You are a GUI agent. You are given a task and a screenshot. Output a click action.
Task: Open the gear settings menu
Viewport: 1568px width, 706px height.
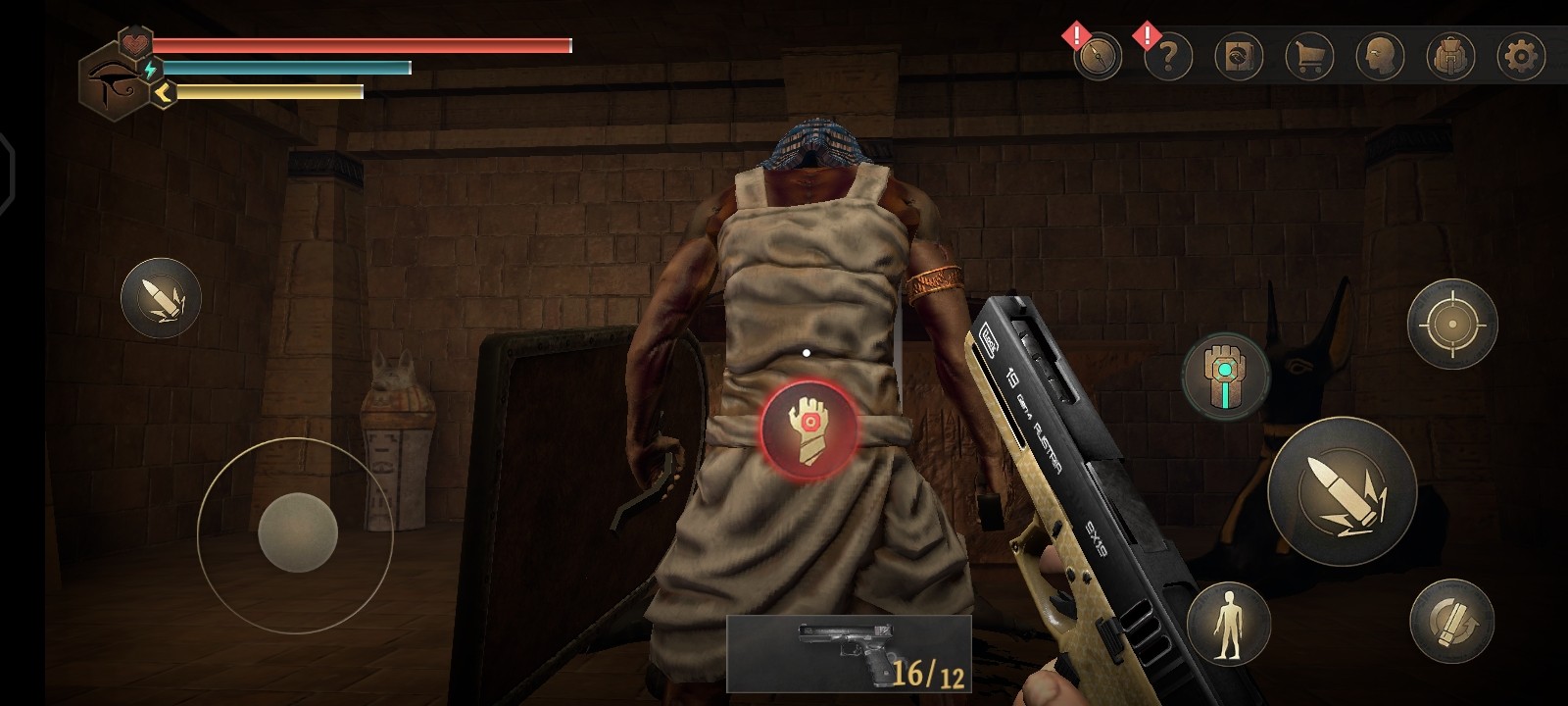[x=1521, y=57]
